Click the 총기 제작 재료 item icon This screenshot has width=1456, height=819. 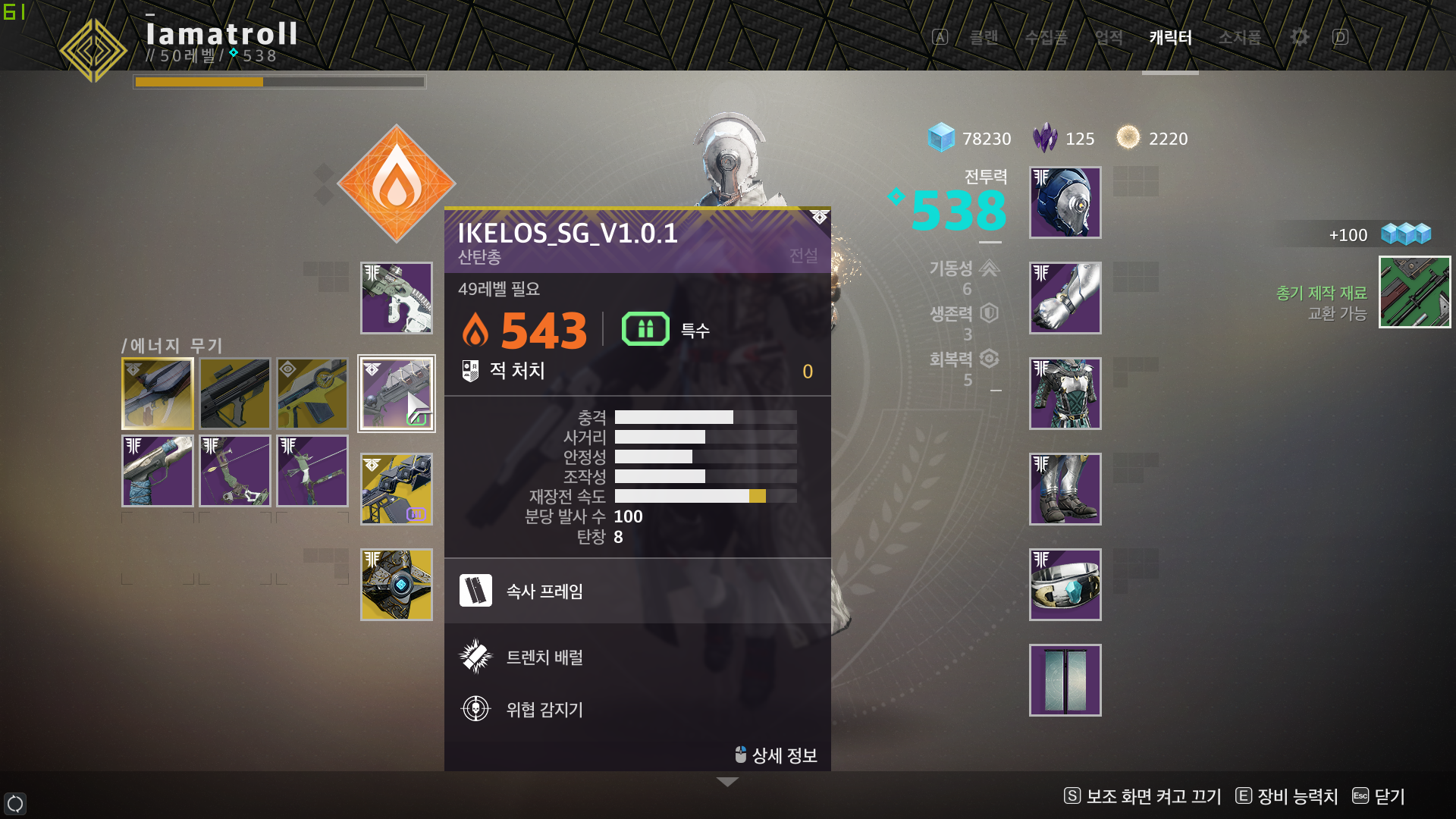click(1414, 292)
